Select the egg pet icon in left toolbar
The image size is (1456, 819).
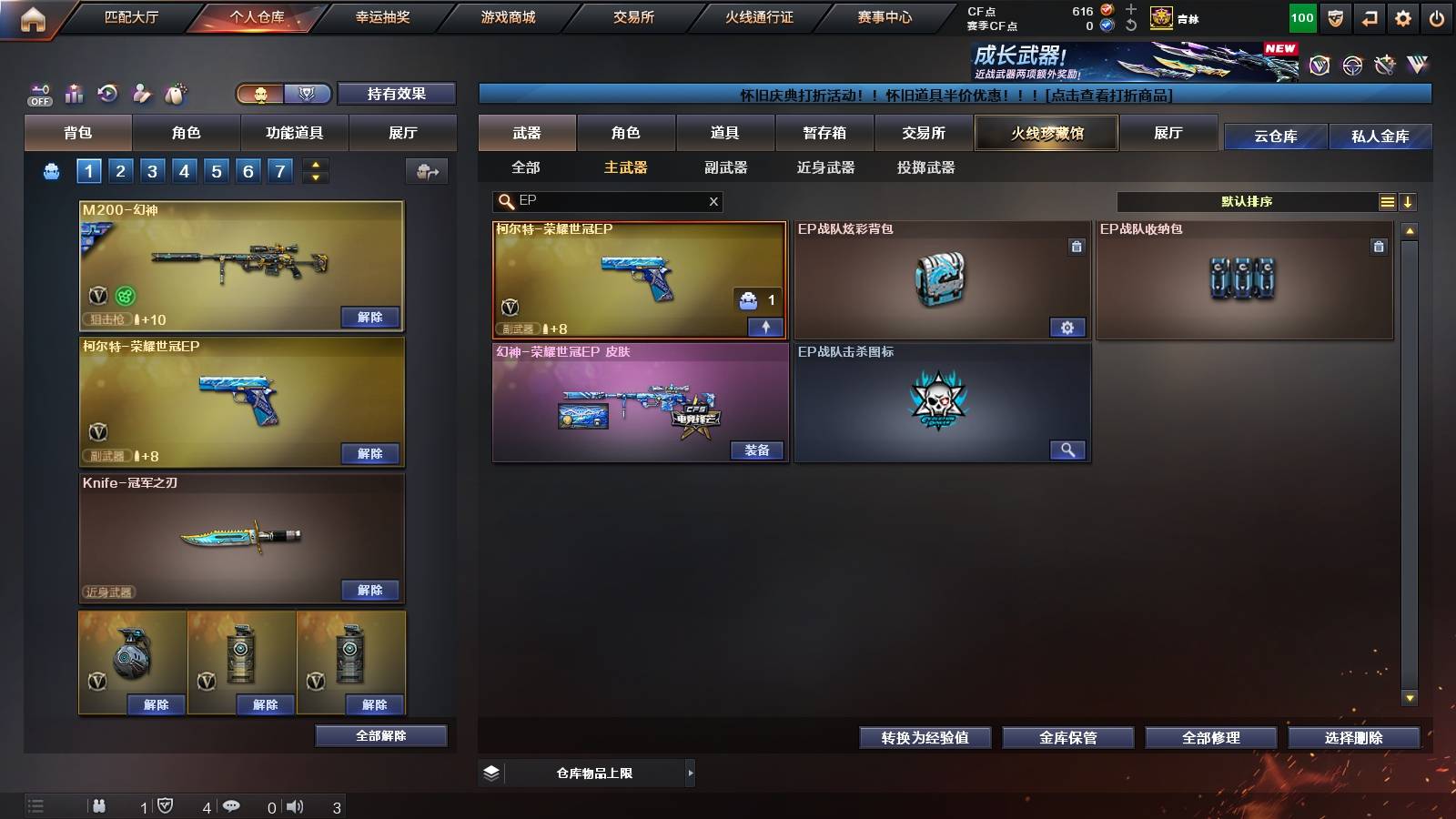(174, 93)
